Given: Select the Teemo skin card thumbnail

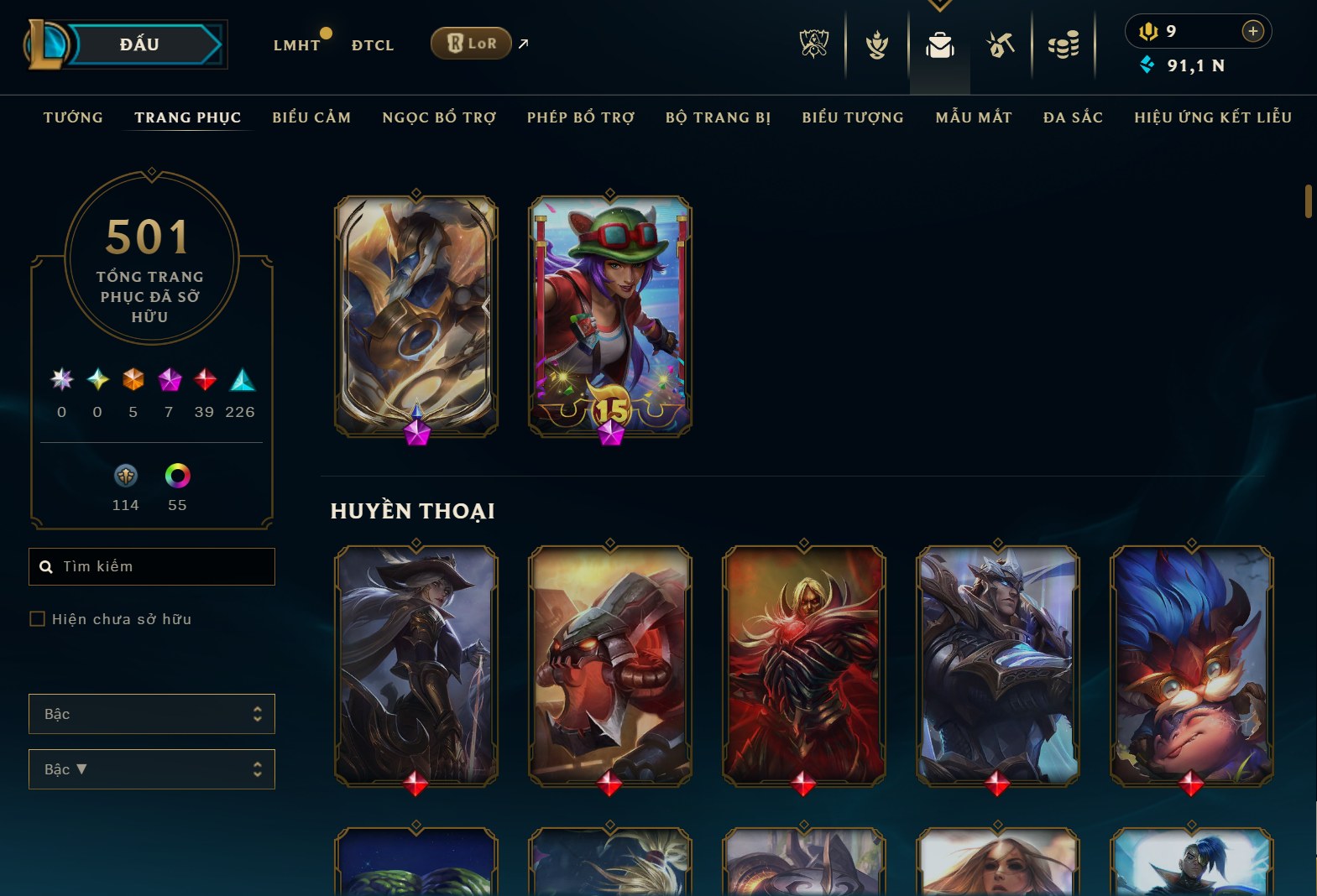Looking at the screenshot, I should coord(609,319).
